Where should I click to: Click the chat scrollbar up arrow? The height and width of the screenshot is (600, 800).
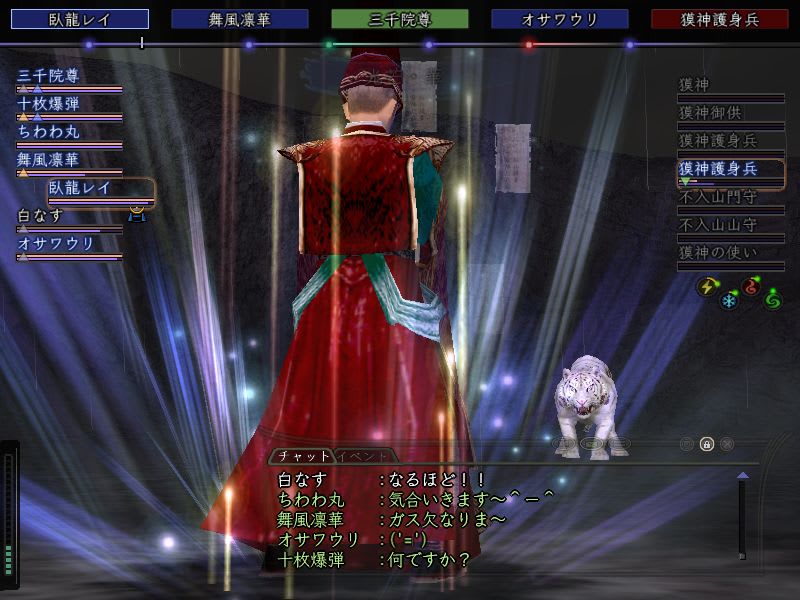742,476
